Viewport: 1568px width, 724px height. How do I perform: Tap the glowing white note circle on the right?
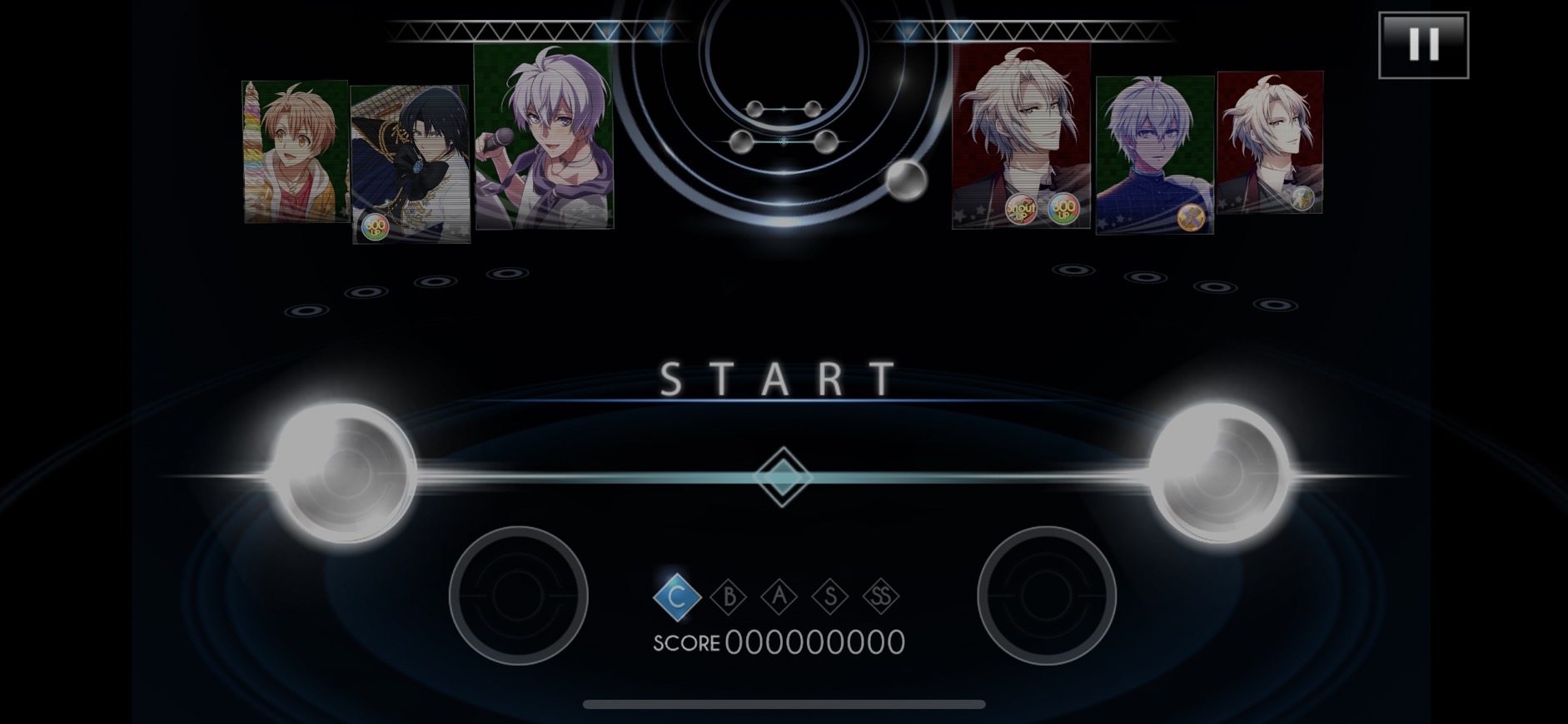click(1219, 474)
